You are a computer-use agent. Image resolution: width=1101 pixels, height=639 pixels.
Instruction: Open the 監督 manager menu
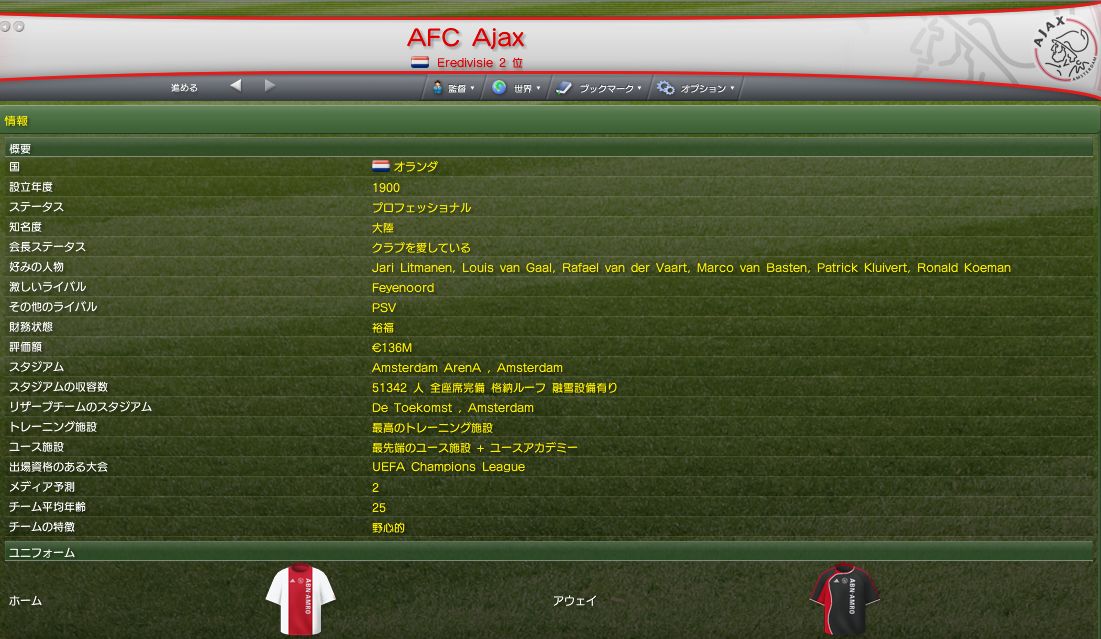click(454, 88)
